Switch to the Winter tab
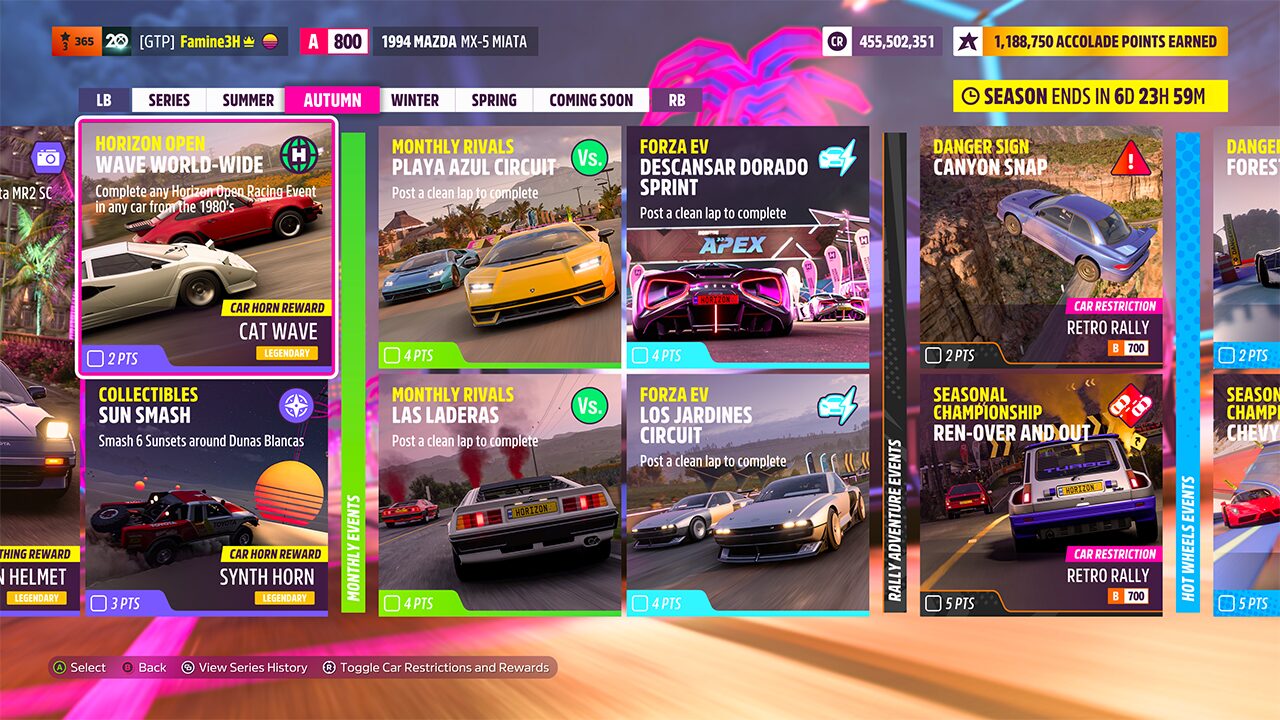 click(415, 100)
